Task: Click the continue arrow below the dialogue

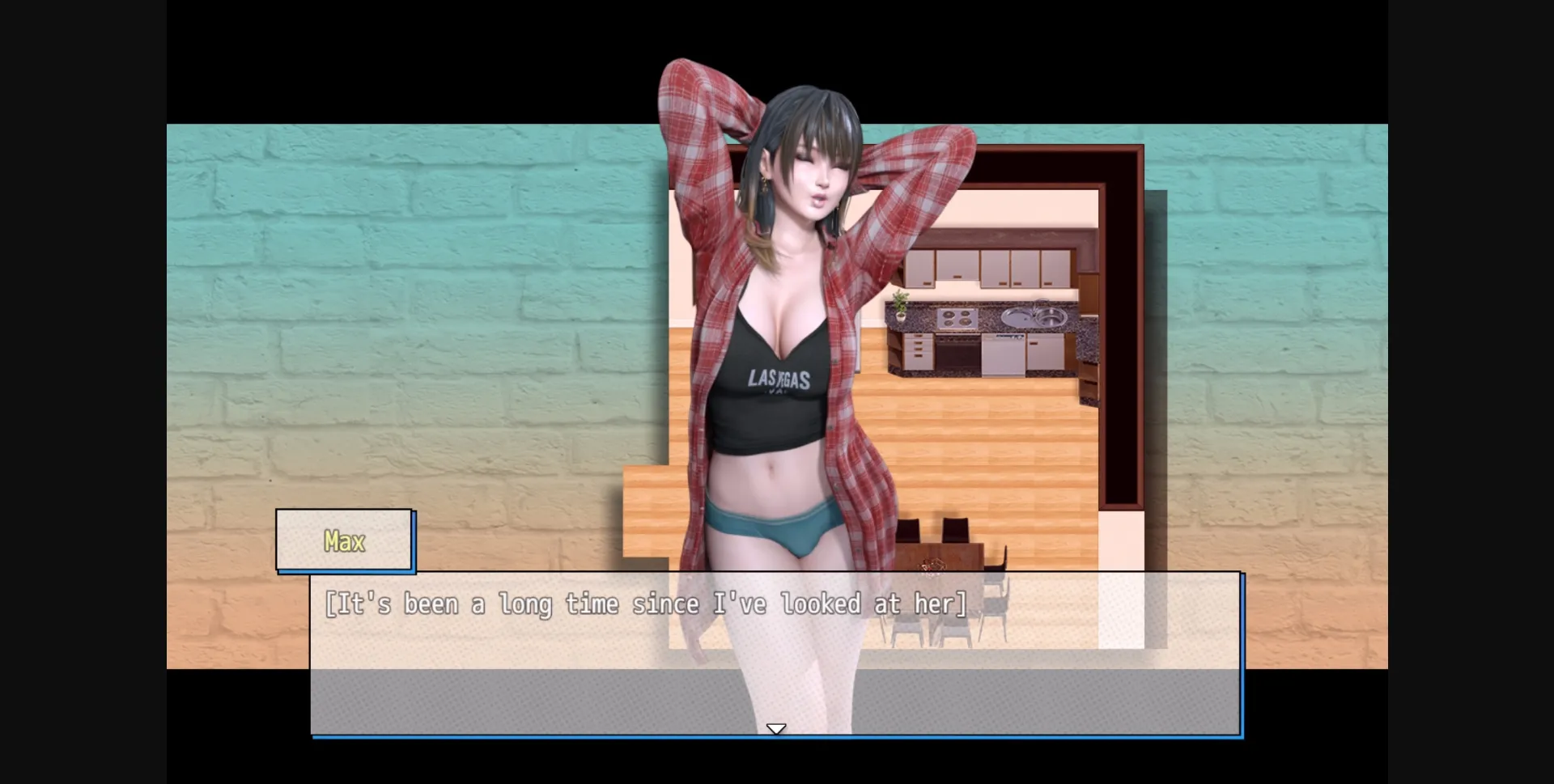Action: pyautogui.click(x=776, y=727)
